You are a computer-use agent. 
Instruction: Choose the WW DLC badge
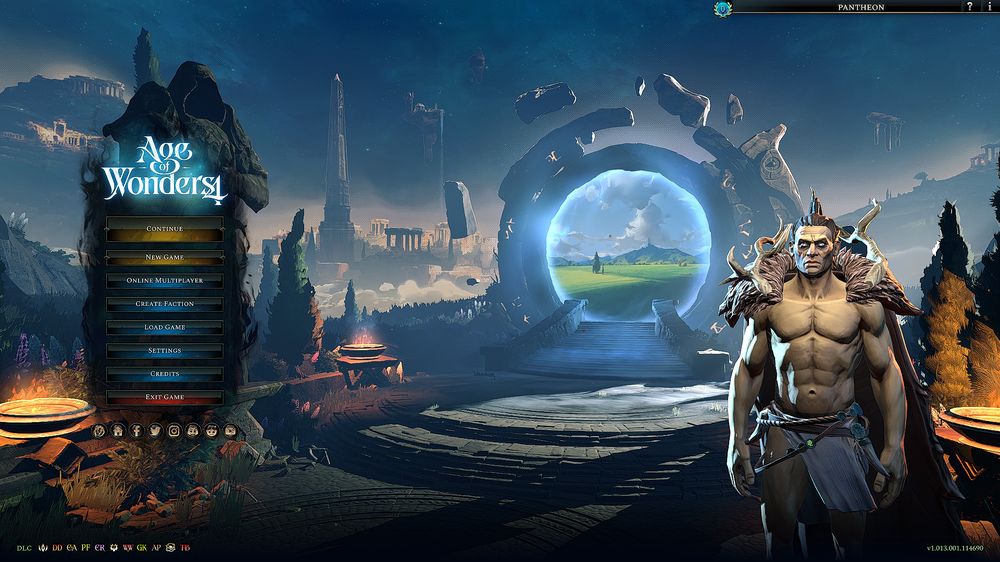[x=128, y=548]
